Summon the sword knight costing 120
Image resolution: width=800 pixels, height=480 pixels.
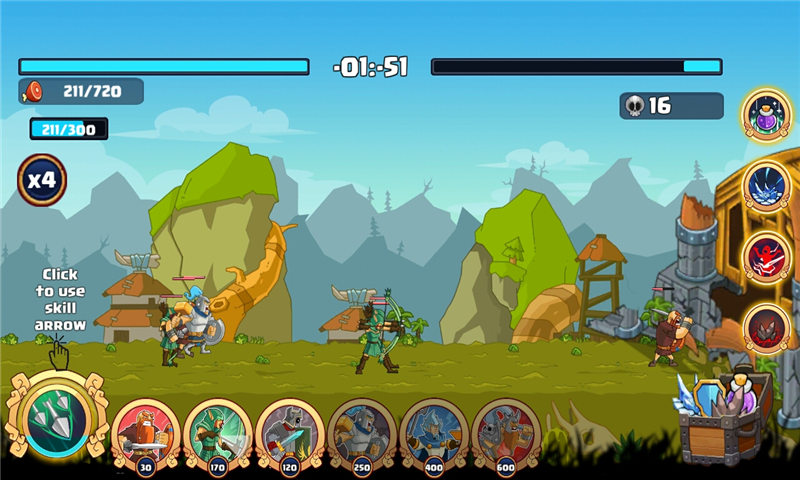[x=290, y=431]
